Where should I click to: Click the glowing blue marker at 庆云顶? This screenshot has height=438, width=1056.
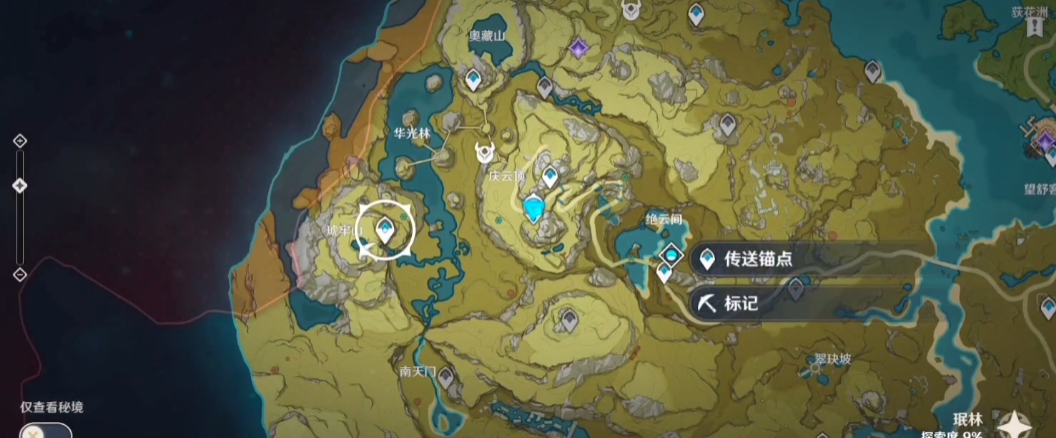pos(535,207)
